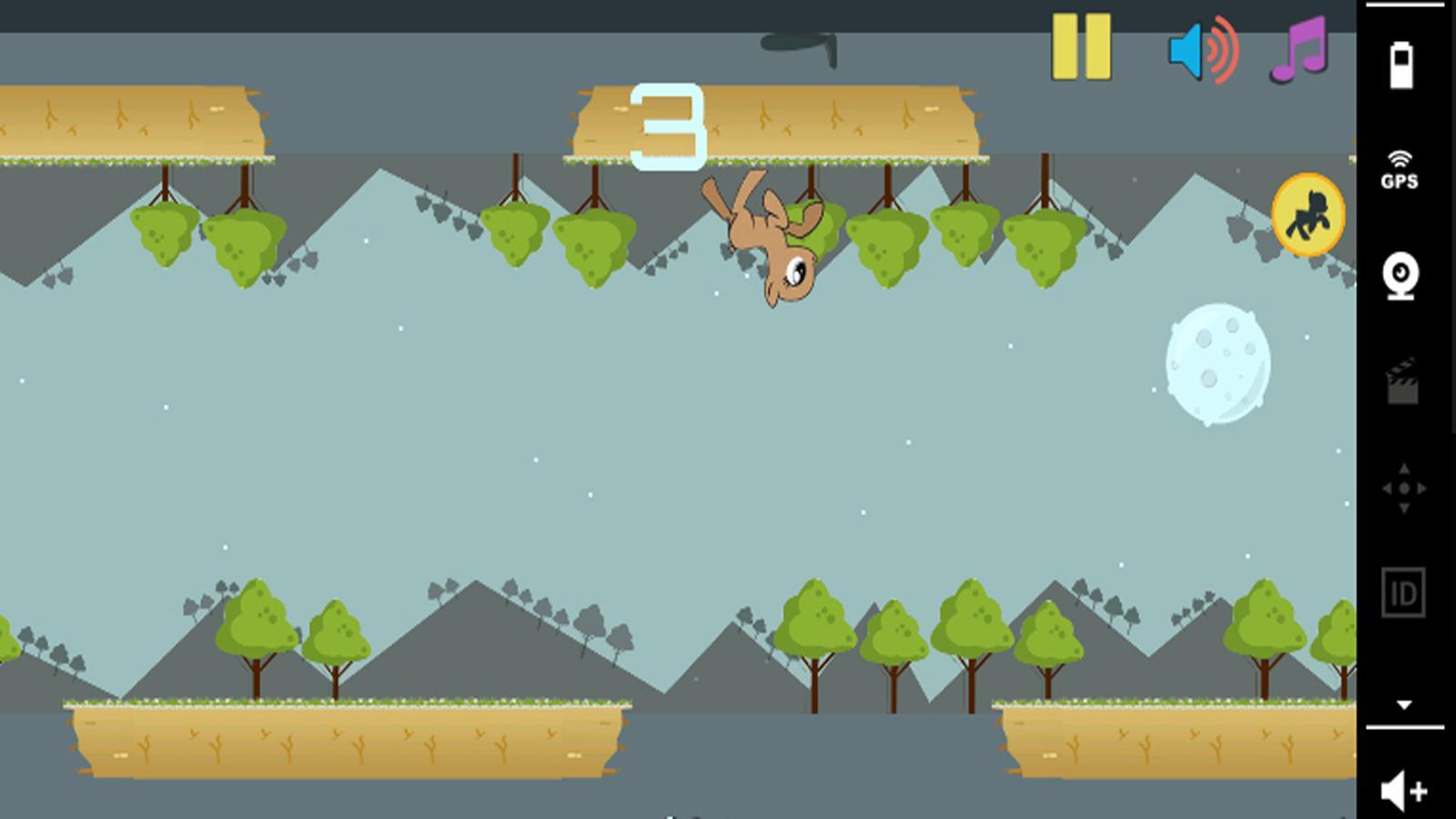Image resolution: width=1456 pixels, height=819 pixels.
Task: Pause the game with the yellow pause button
Action: pos(1081,46)
